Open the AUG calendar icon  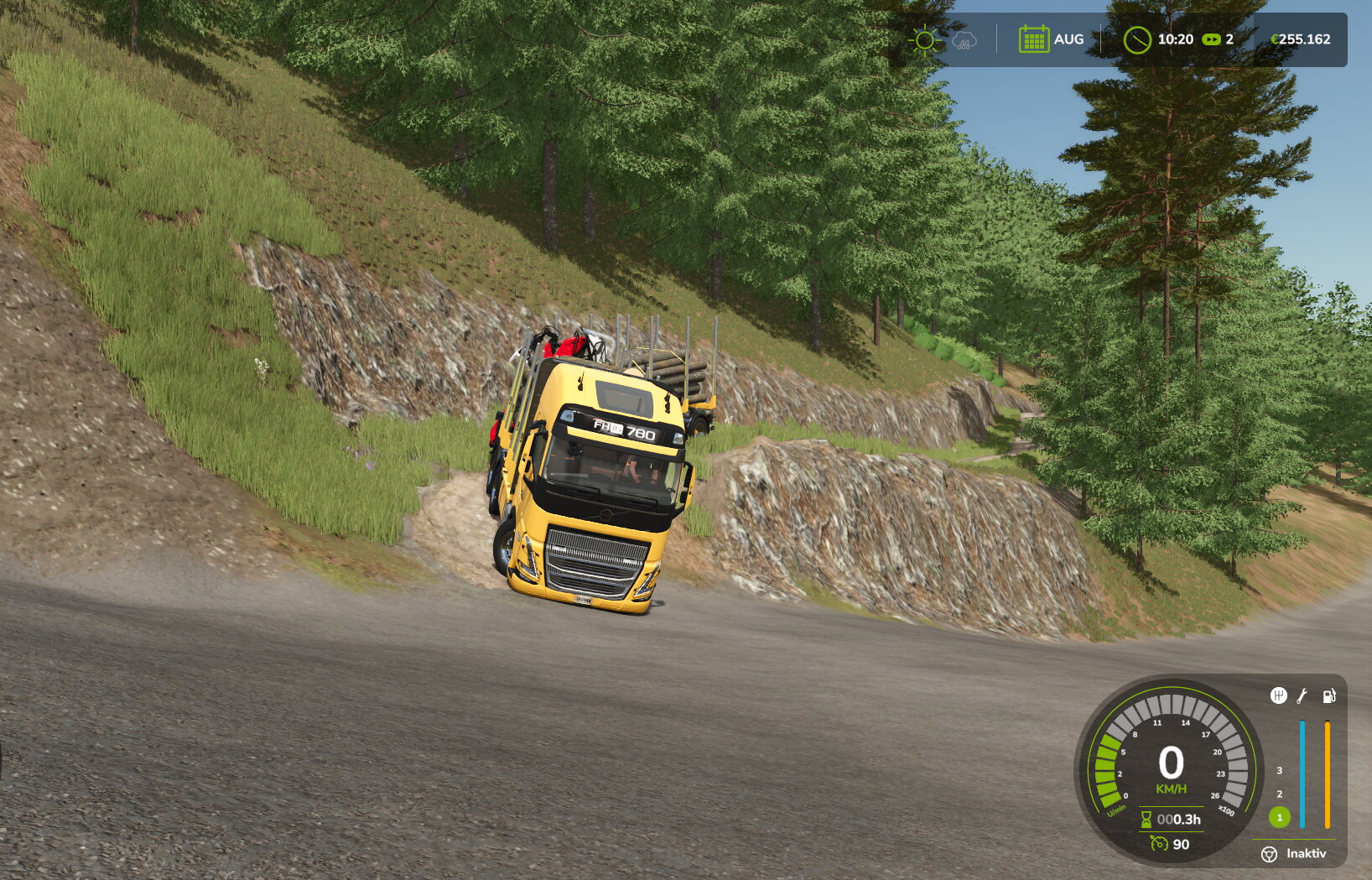tap(1033, 39)
